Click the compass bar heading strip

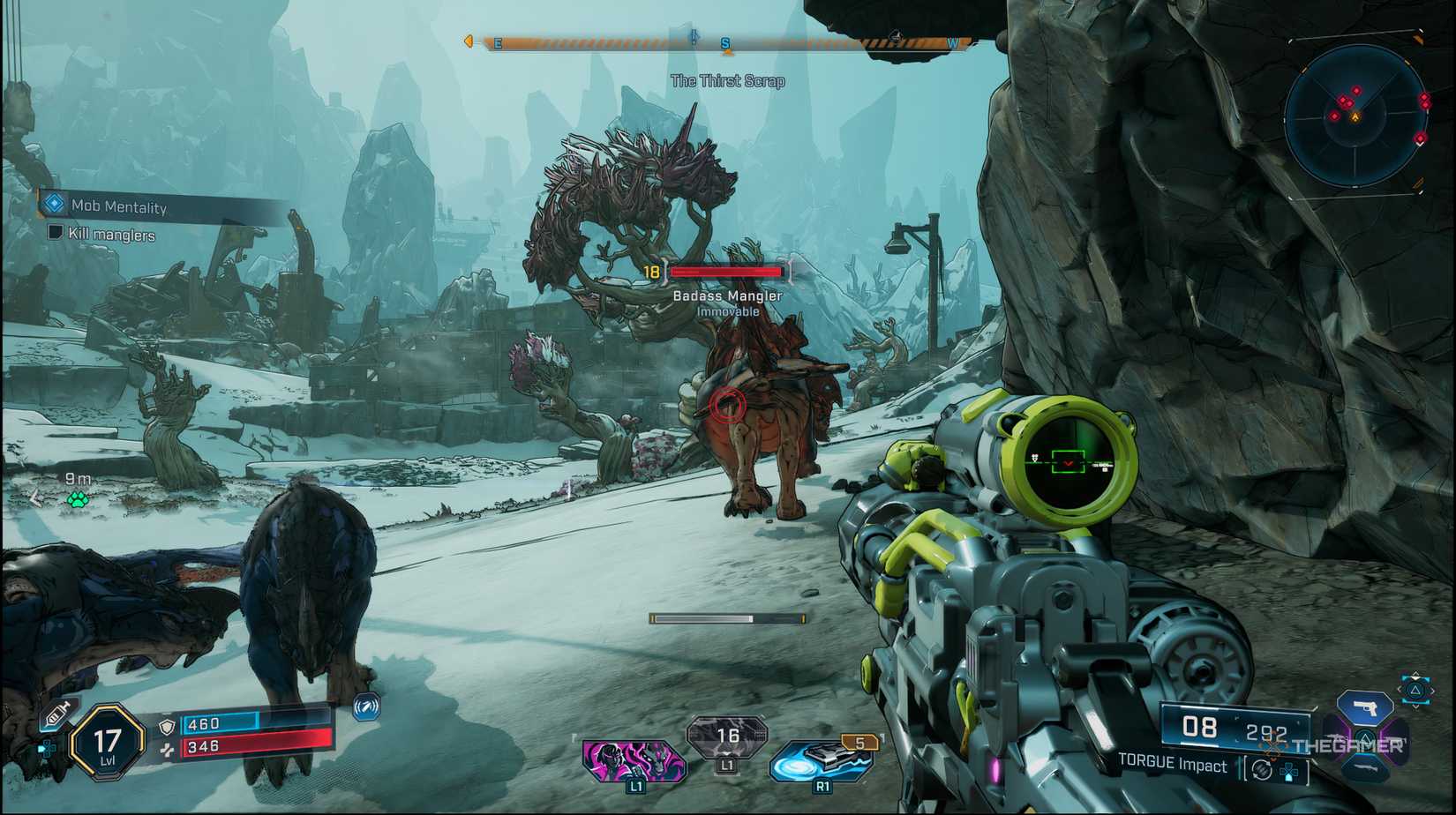click(725, 42)
